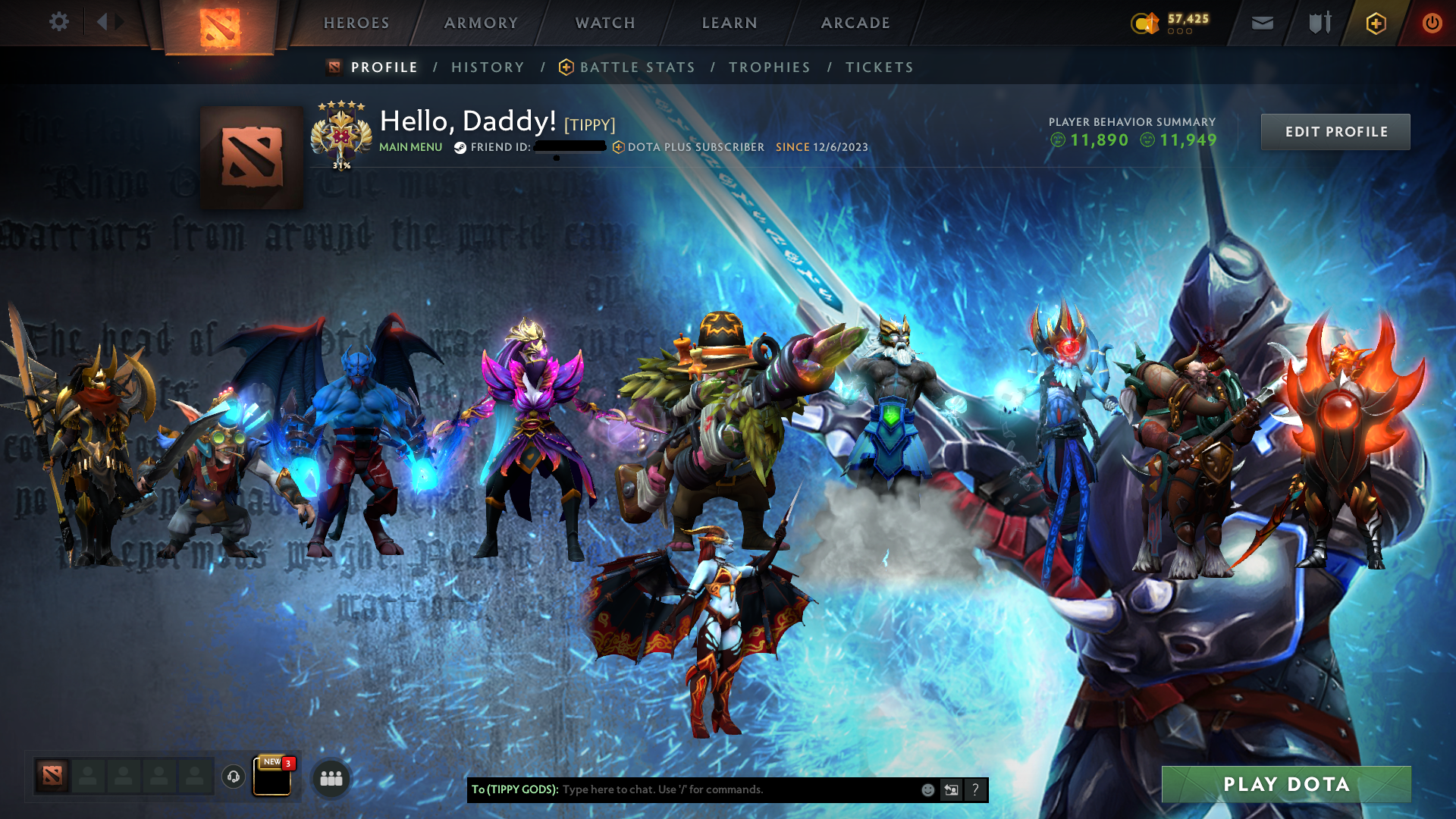The height and width of the screenshot is (819, 1456).
Task: Click the orange power exit icon
Action: [x=1432, y=23]
